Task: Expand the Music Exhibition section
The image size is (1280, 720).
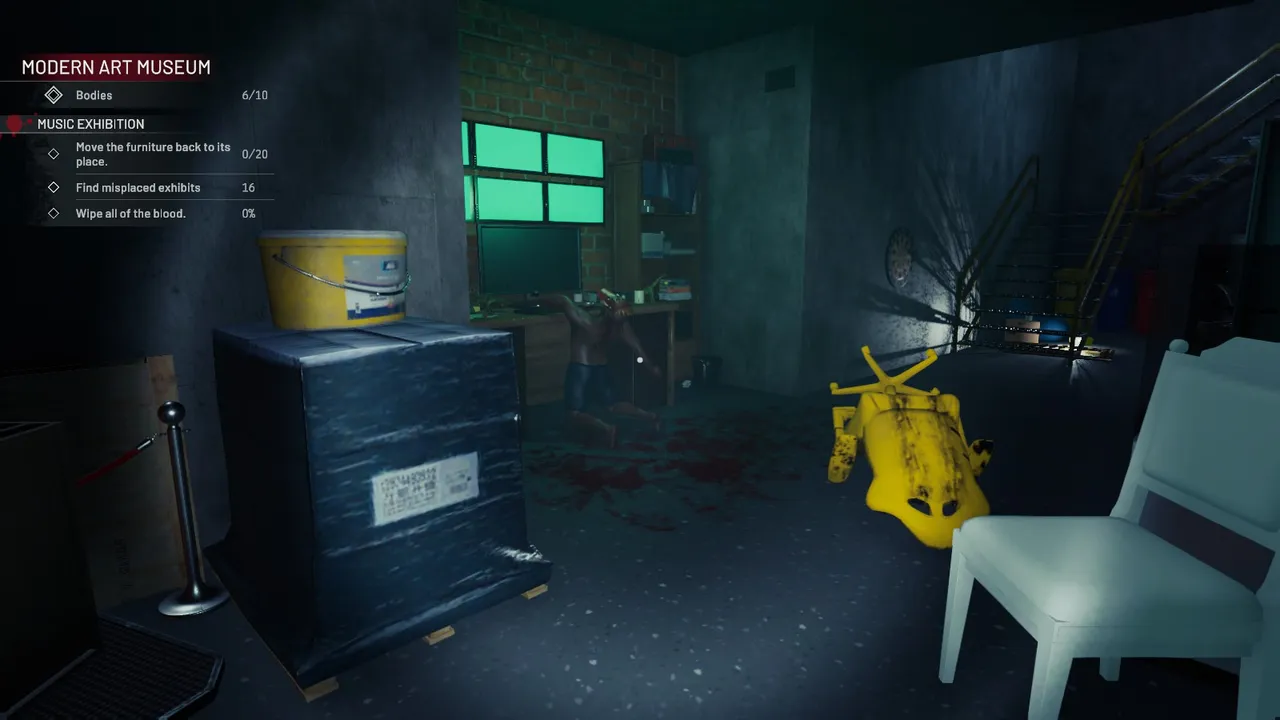Action: [x=91, y=123]
